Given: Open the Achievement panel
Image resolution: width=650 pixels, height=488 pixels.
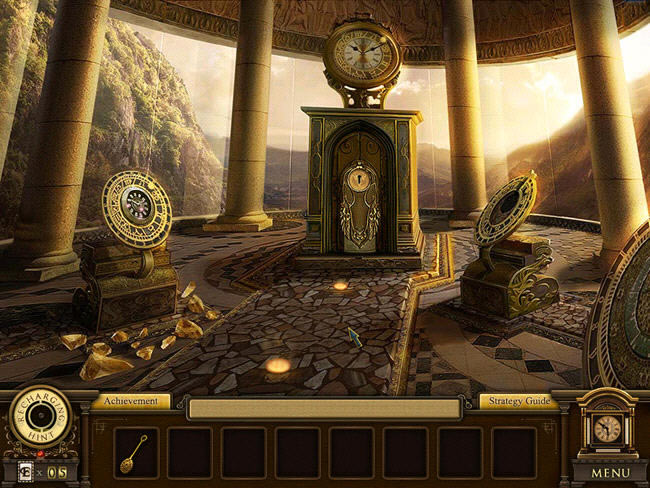Looking at the screenshot, I should [130, 401].
